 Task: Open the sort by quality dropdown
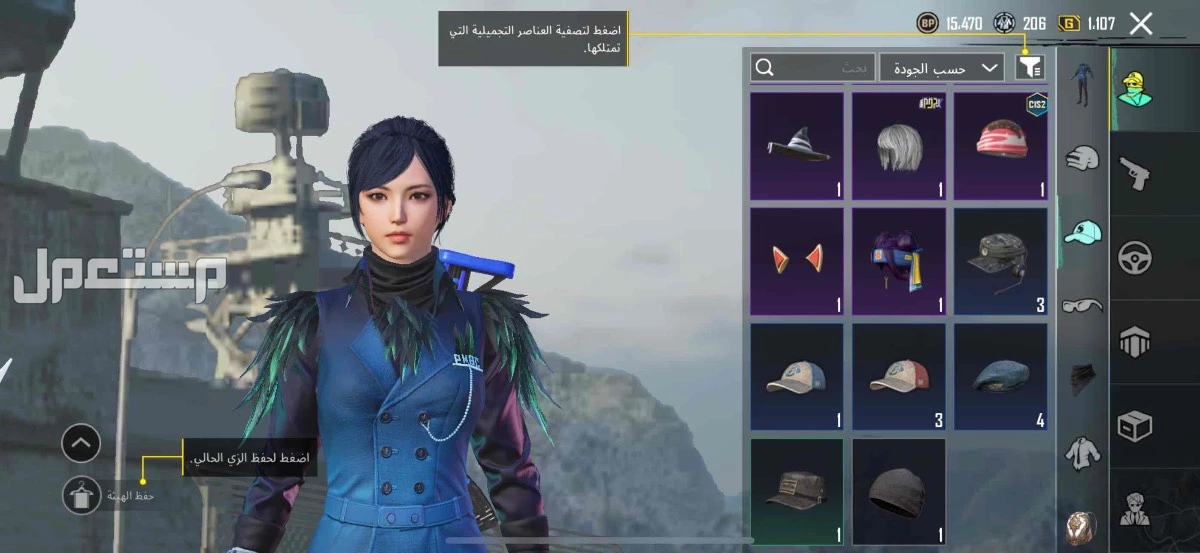[942, 67]
